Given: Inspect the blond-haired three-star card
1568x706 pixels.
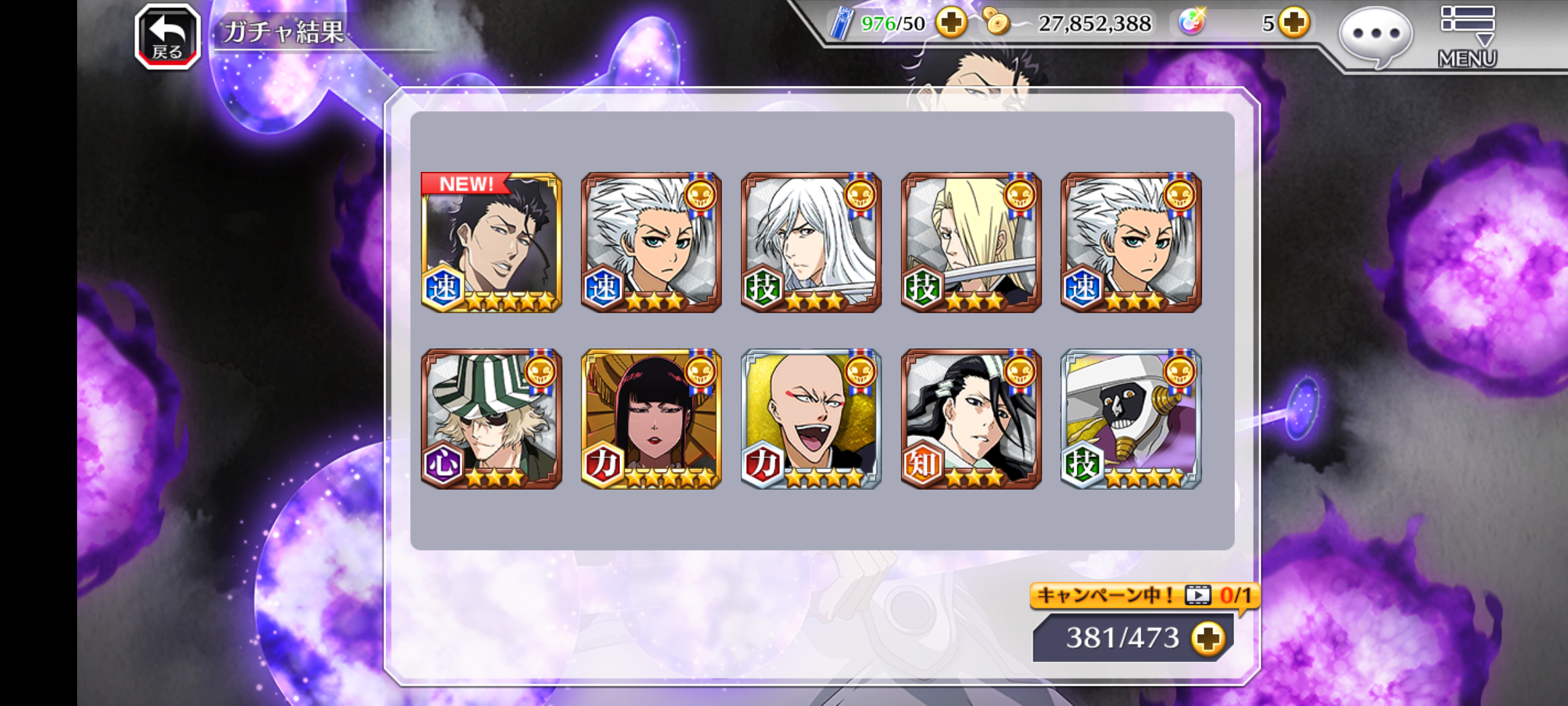Looking at the screenshot, I should tap(971, 243).
